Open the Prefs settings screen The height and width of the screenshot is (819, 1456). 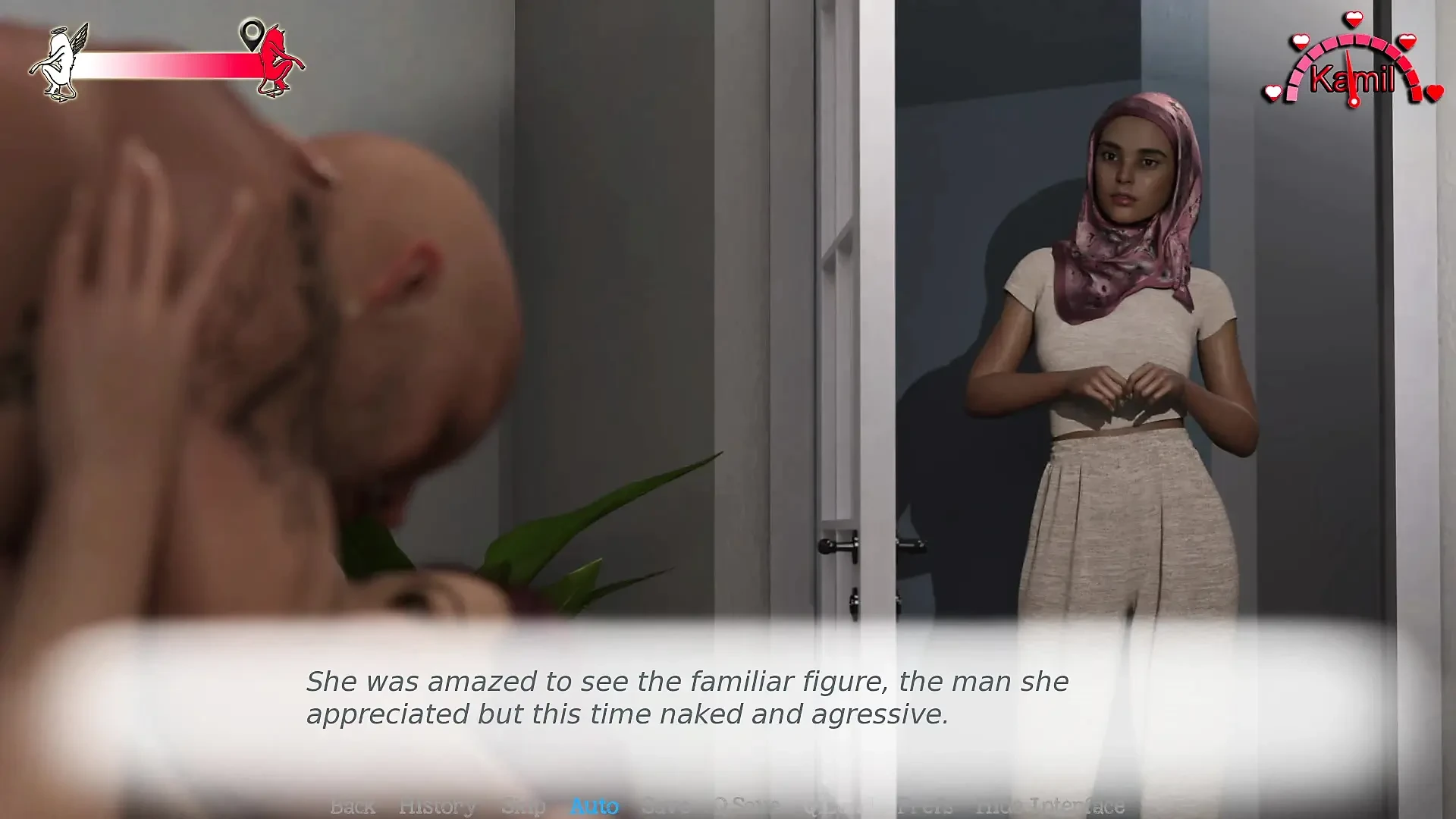(x=927, y=806)
